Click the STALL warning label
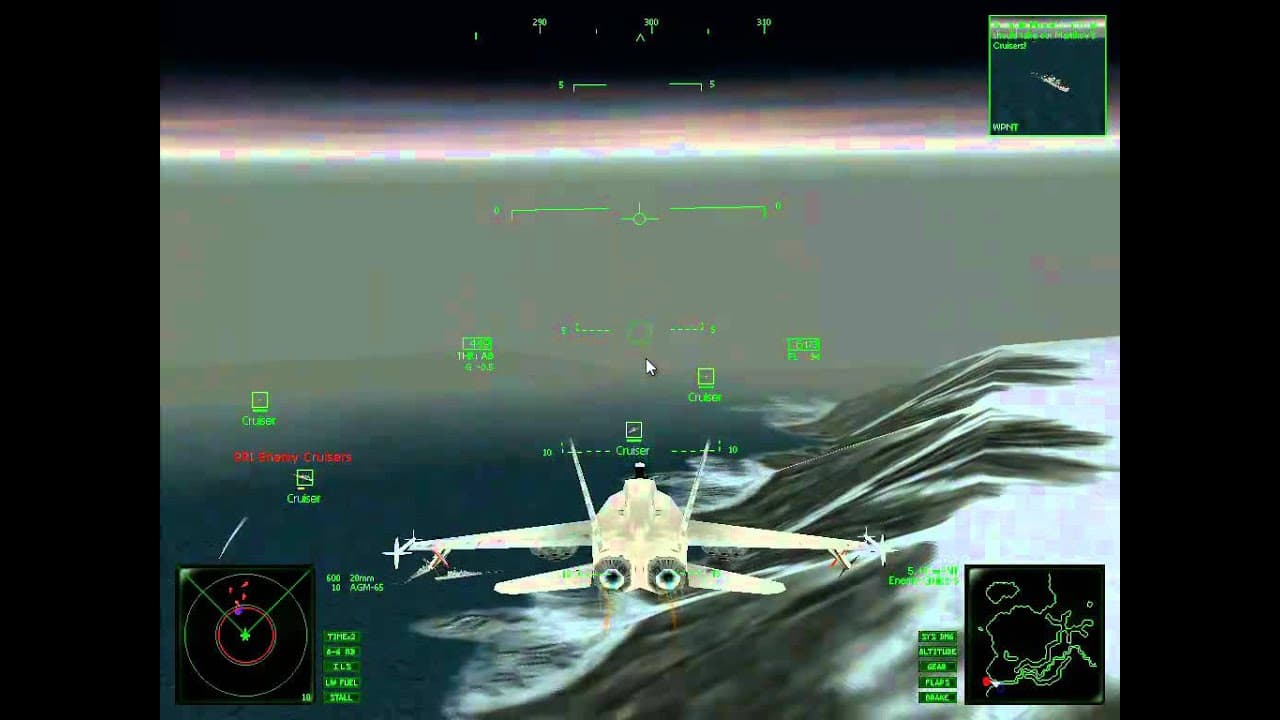Image resolution: width=1280 pixels, height=720 pixels. point(341,696)
